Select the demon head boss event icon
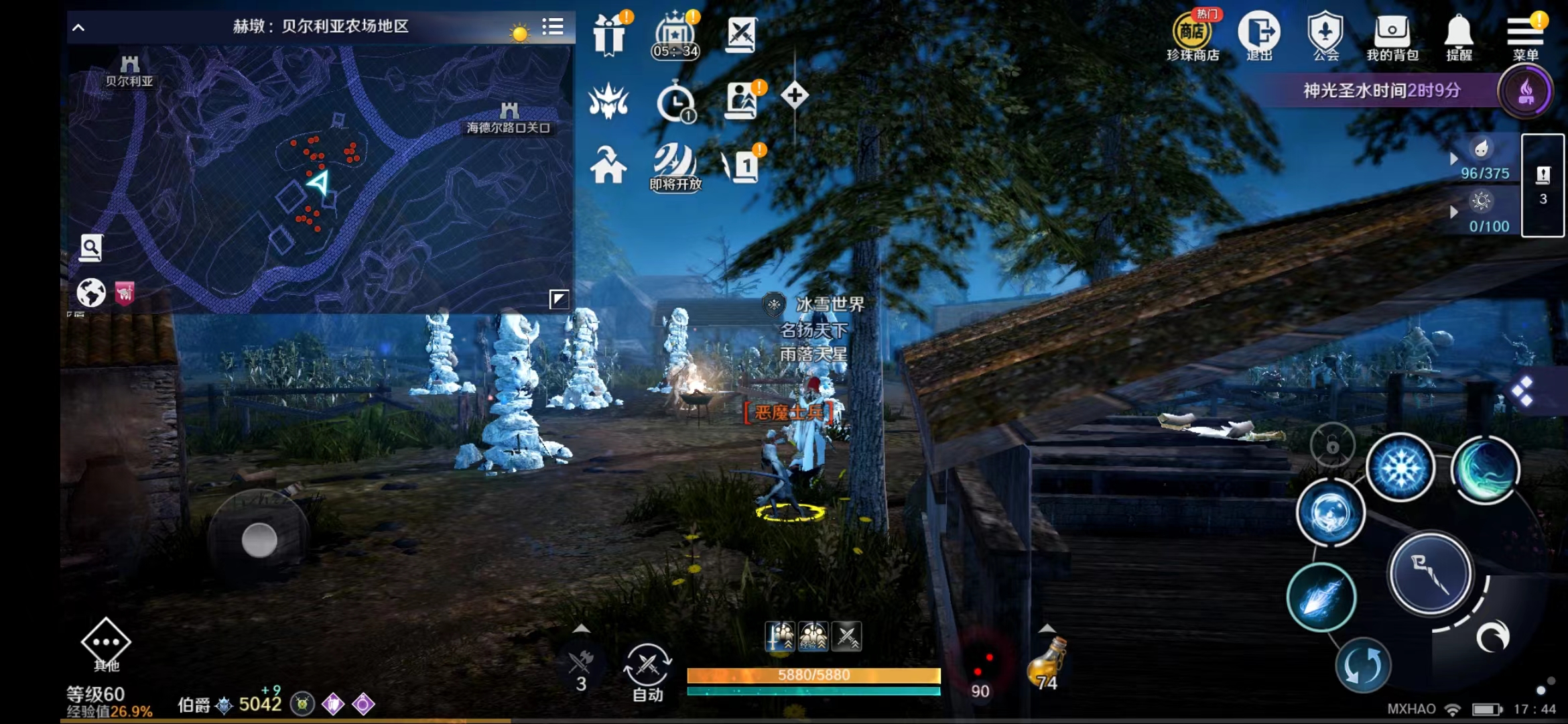Image resolution: width=1568 pixels, height=724 pixels. pos(608,102)
